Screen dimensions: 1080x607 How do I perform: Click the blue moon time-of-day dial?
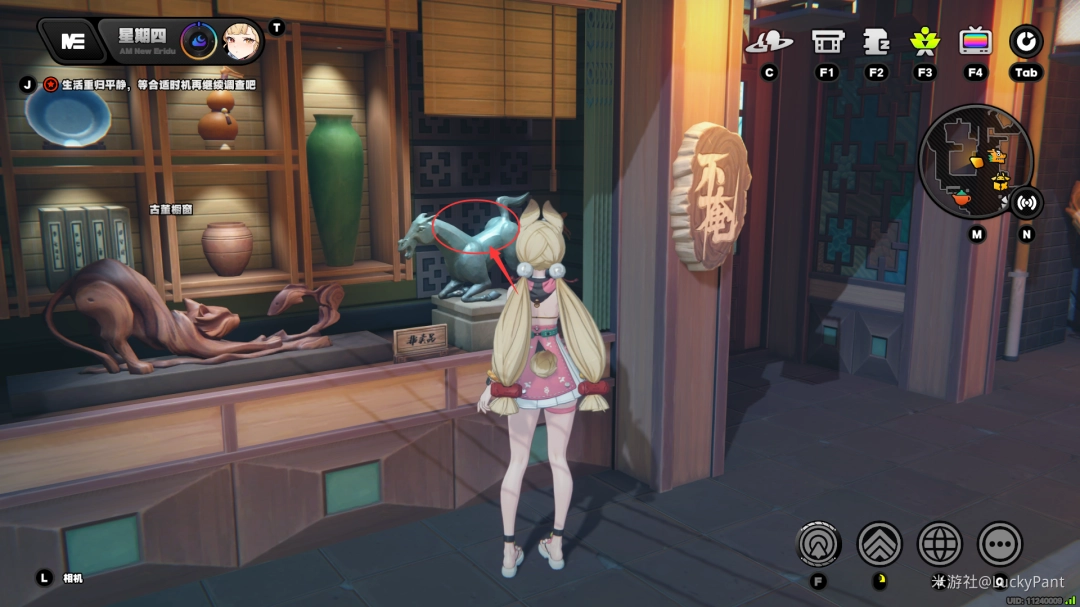(x=198, y=41)
